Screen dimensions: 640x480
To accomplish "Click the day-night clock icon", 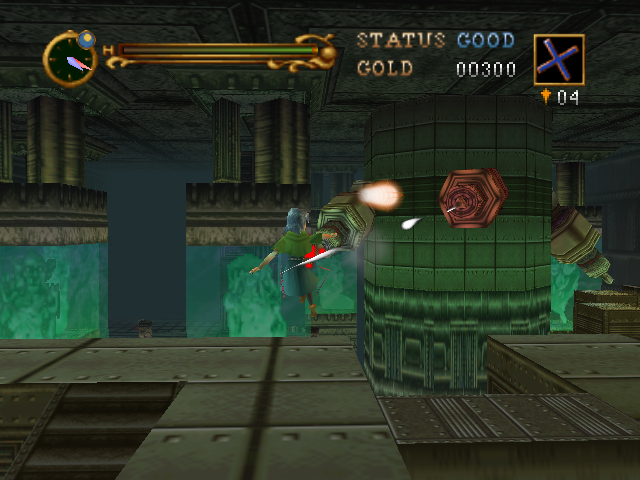I will tap(70, 59).
